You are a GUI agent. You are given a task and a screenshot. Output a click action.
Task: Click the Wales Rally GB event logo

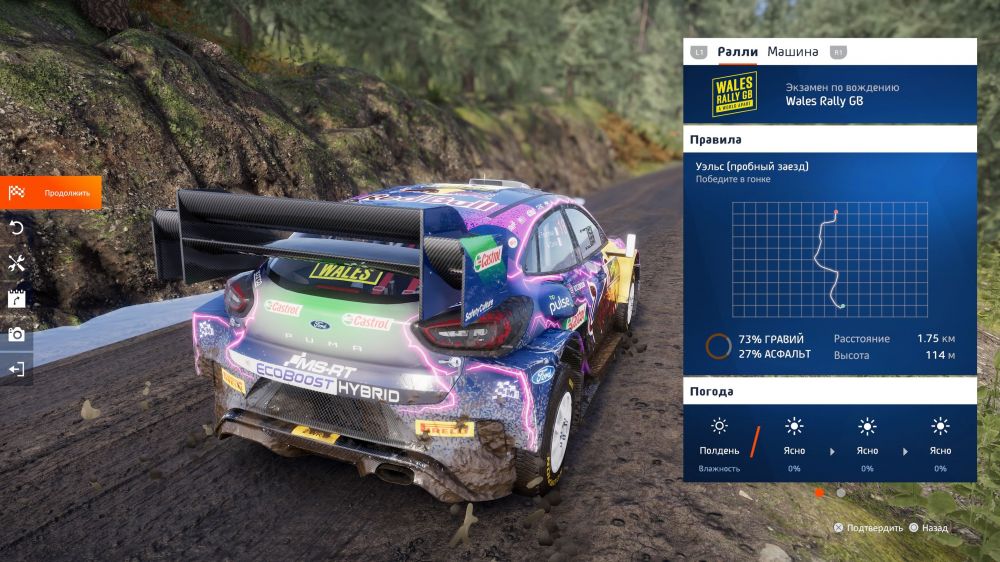pos(733,94)
